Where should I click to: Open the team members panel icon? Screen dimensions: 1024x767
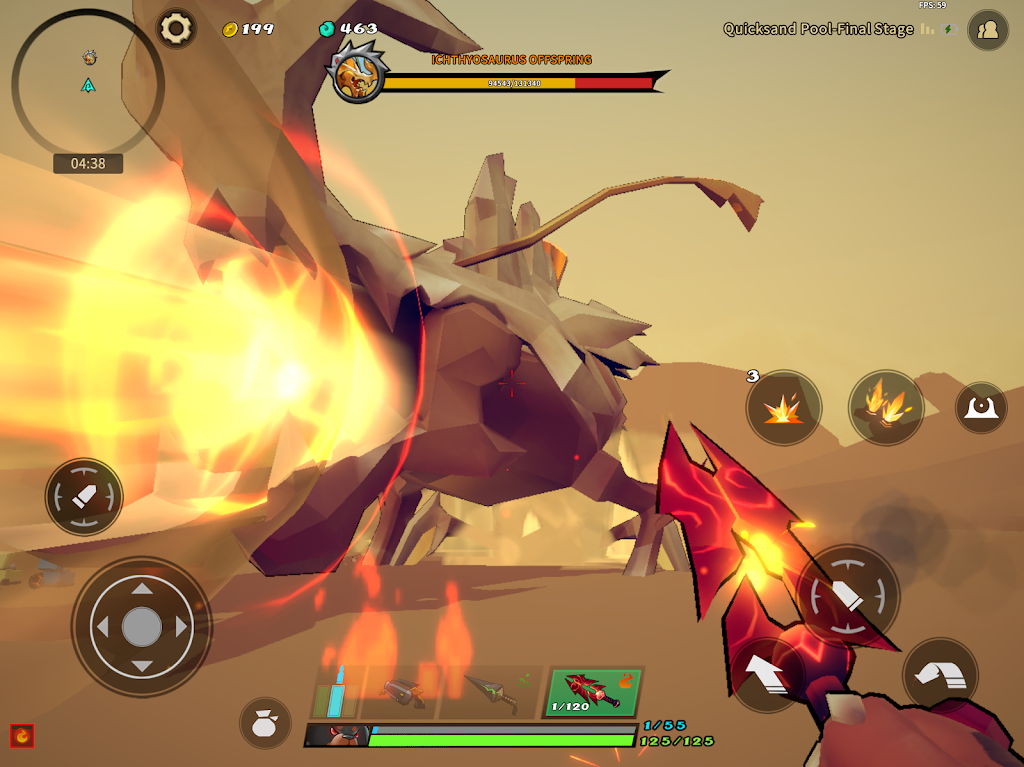coord(988,30)
